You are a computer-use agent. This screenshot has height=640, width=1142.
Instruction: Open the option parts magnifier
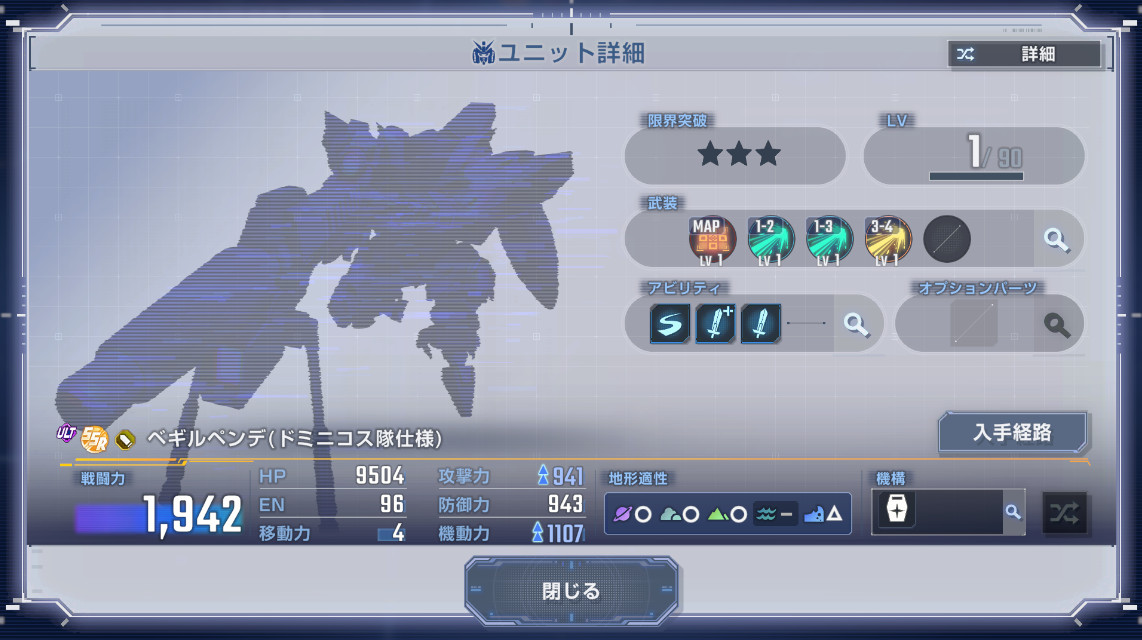(1057, 325)
